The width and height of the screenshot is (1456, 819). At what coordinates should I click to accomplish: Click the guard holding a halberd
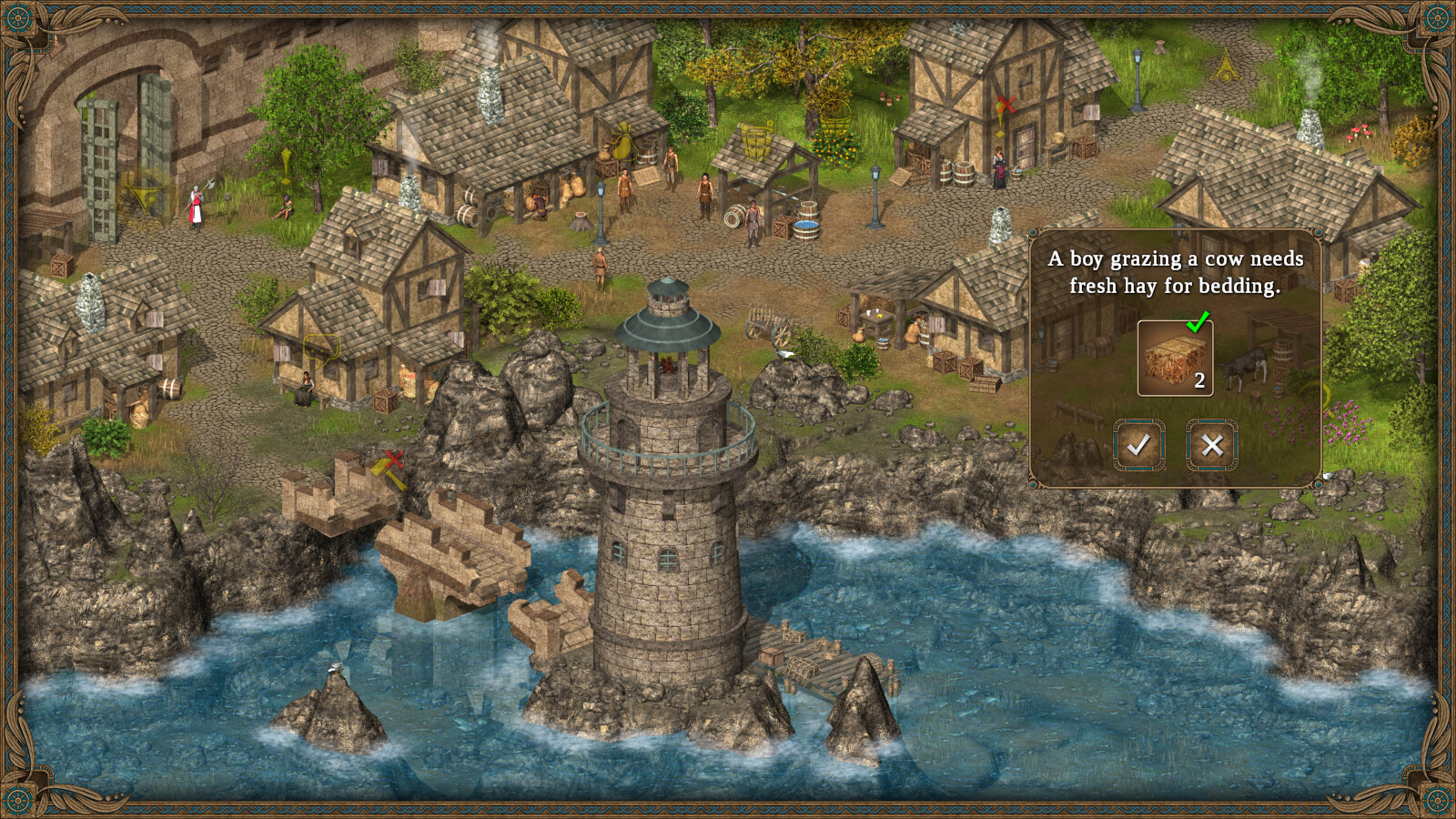click(x=196, y=205)
